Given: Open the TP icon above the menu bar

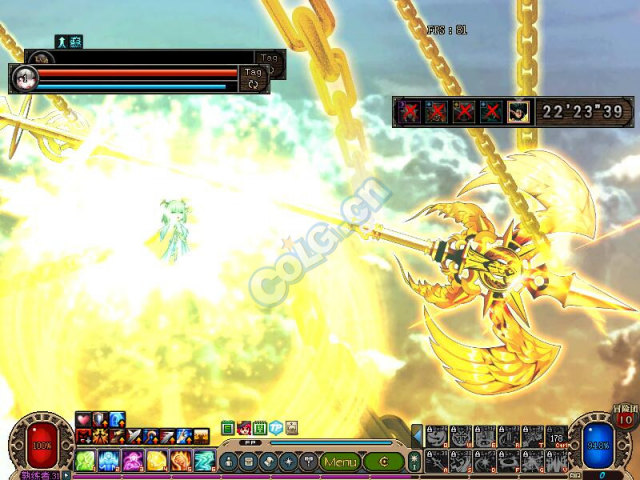Looking at the screenshot, I should tap(275, 428).
